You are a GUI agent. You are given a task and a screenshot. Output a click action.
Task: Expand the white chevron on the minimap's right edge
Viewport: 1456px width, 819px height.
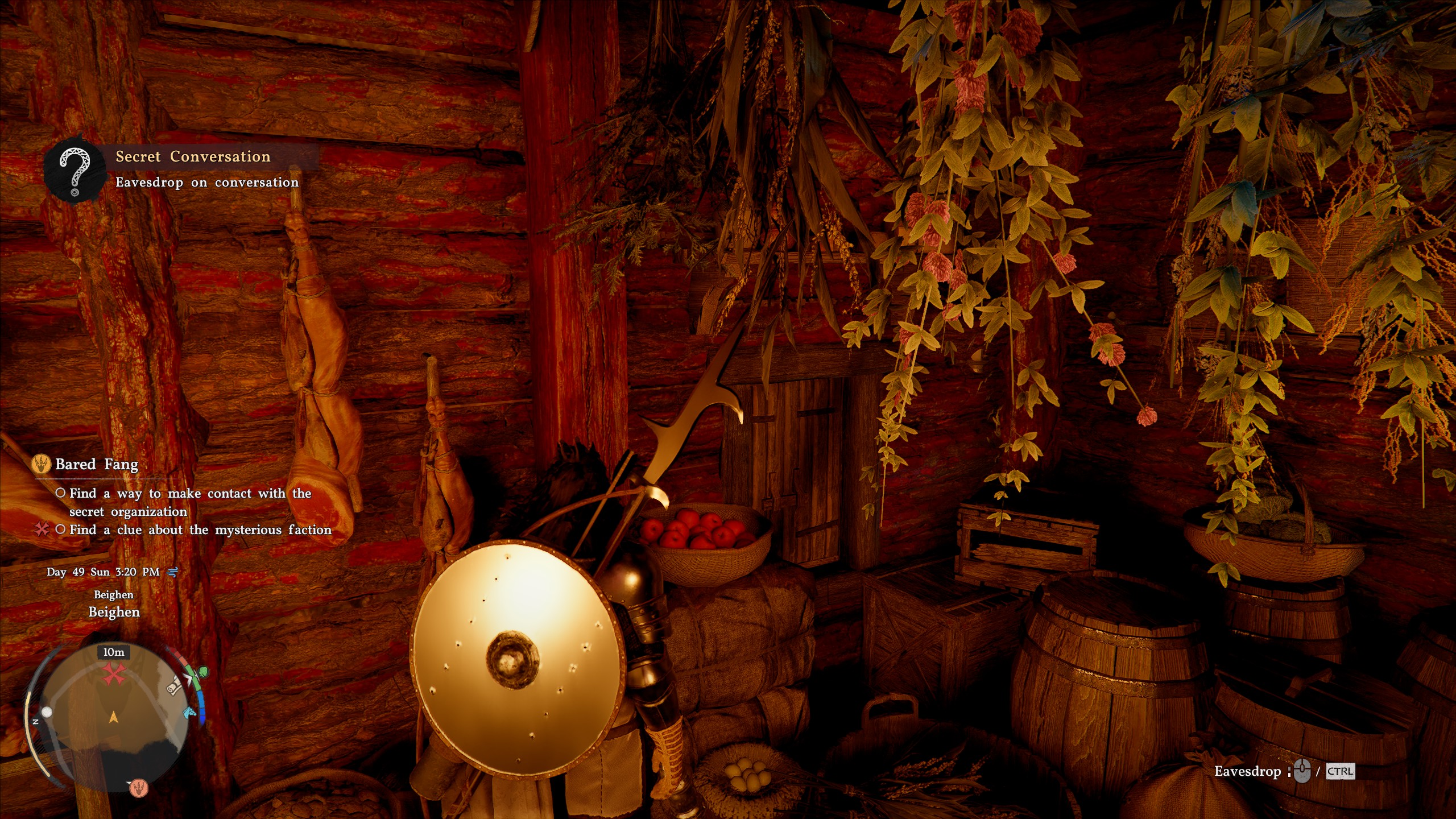click(x=189, y=678)
